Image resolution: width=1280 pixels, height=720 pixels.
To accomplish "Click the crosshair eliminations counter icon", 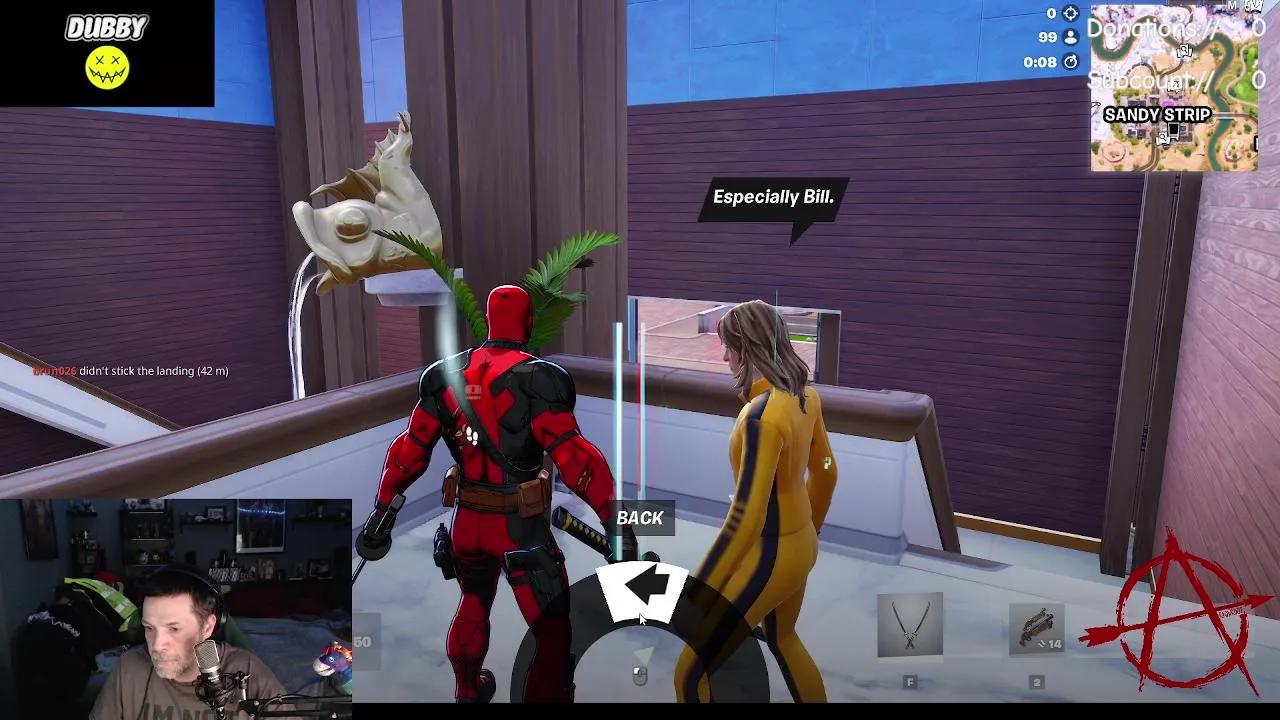I will point(1068,15).
